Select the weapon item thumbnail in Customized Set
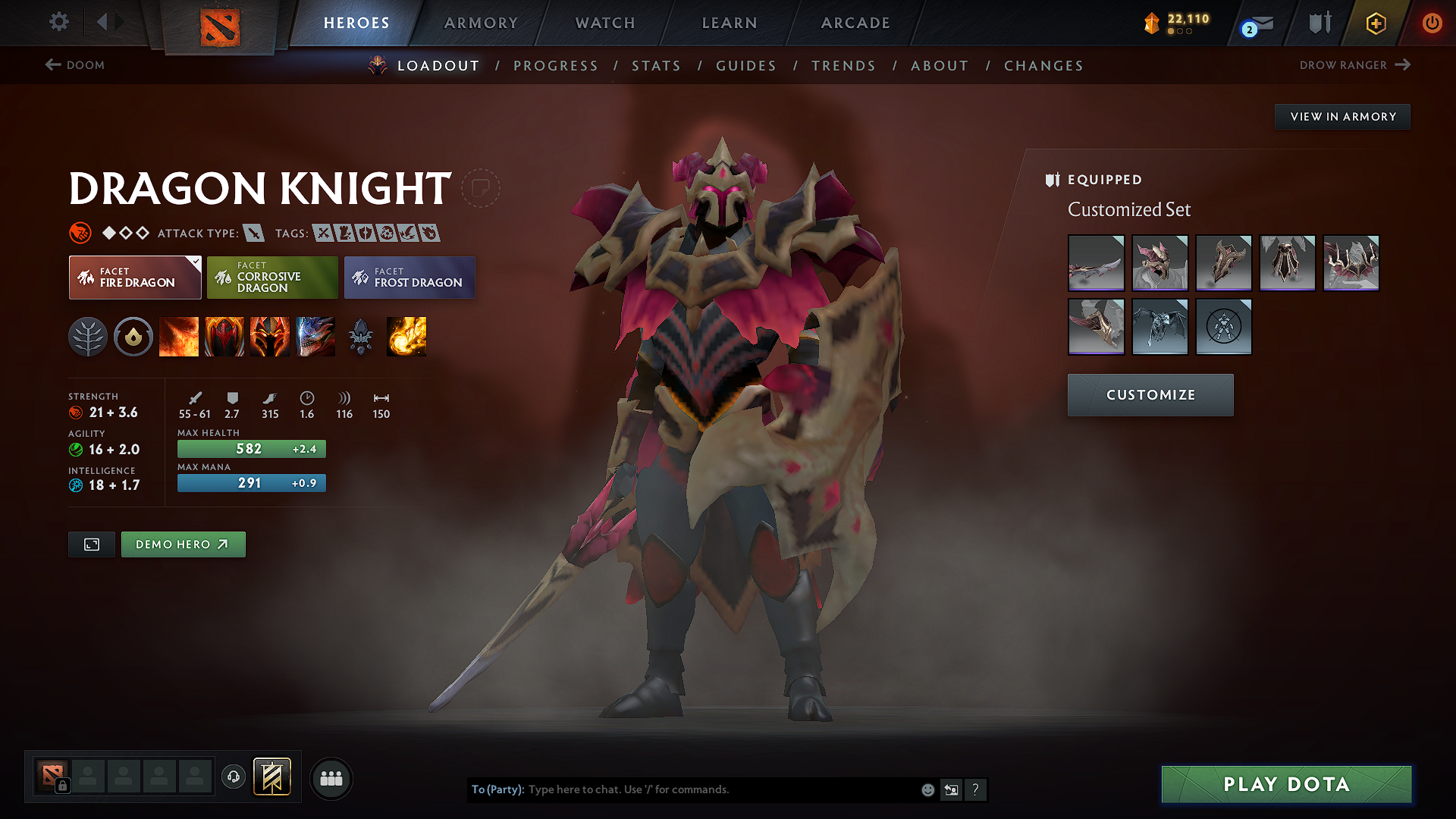 click(x=1096, y=263)
